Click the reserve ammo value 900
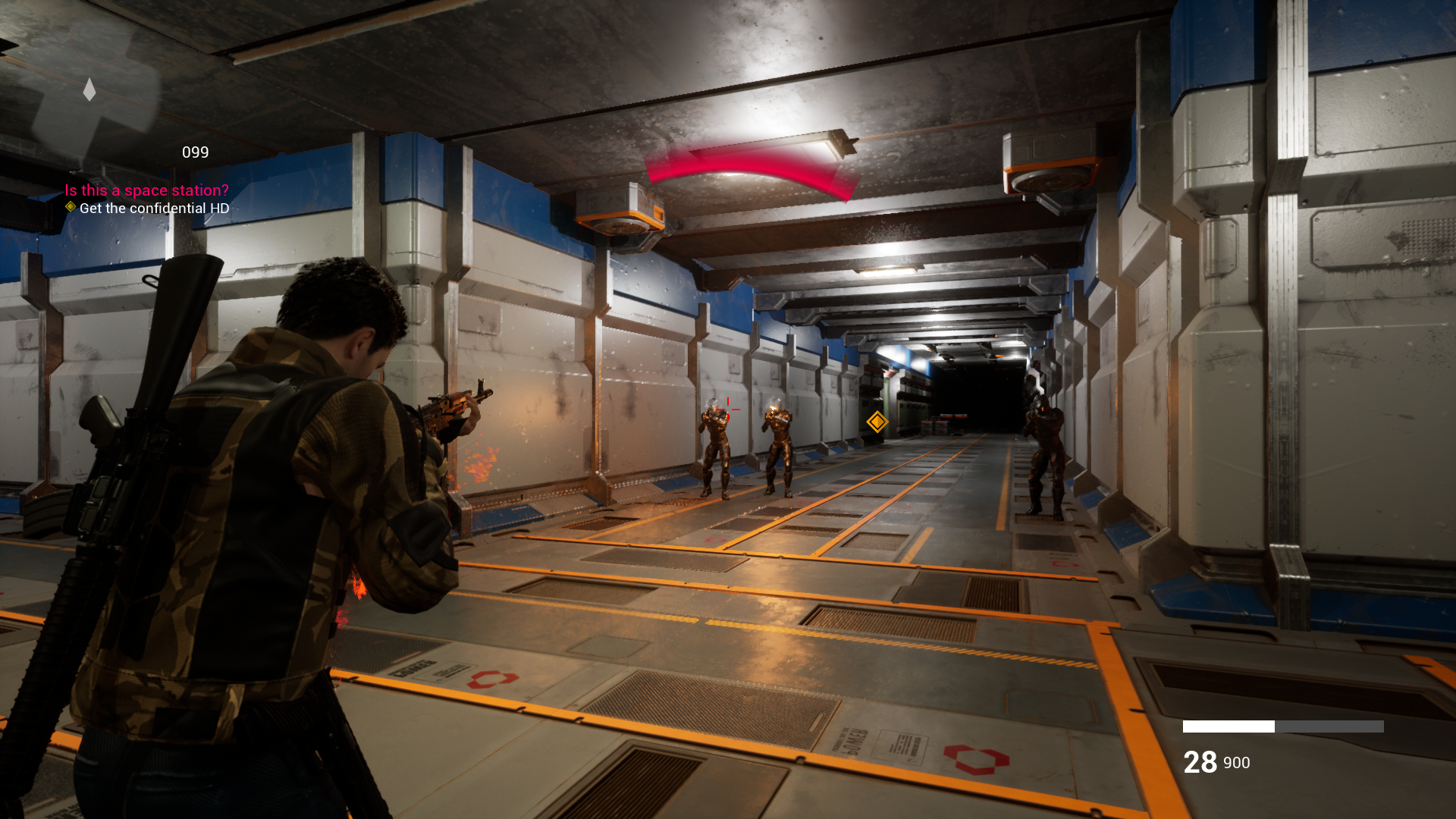The image size is (1456, 819). tap(1238, 764)
